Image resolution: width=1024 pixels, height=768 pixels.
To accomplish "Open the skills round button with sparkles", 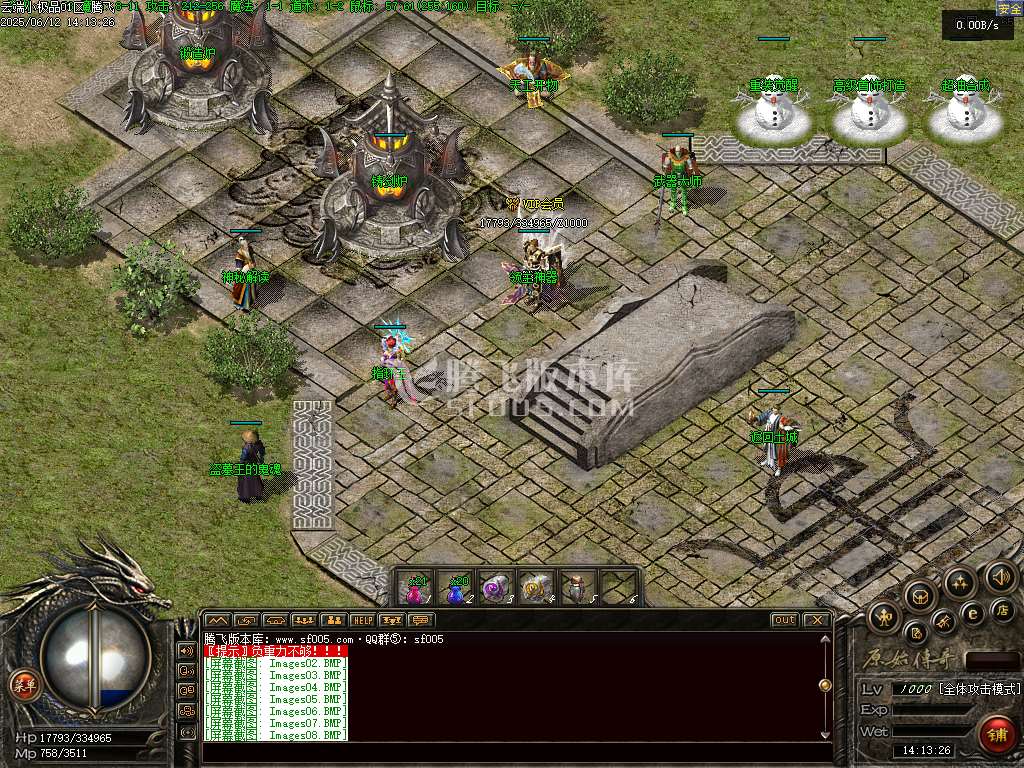I will (959, 581).
